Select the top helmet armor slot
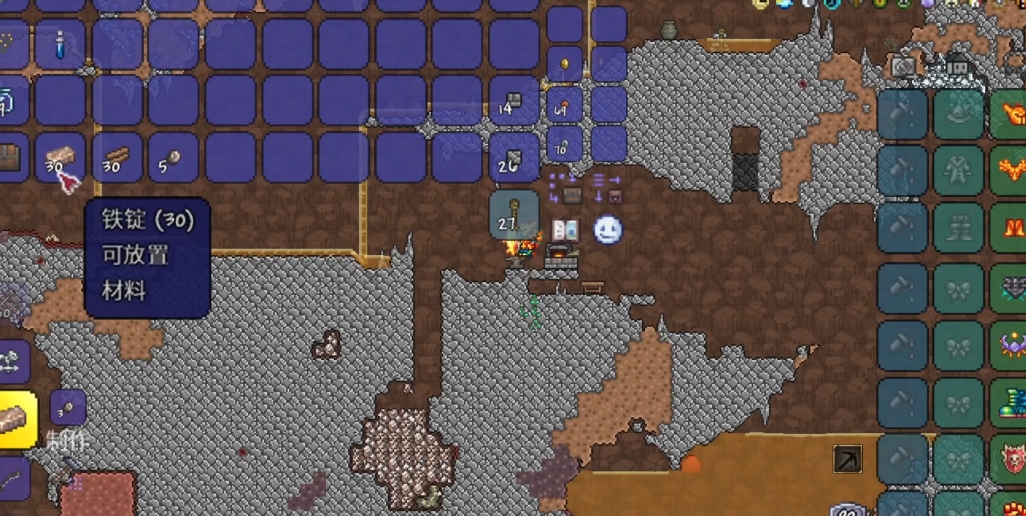1026x516 pixels. 959,115
